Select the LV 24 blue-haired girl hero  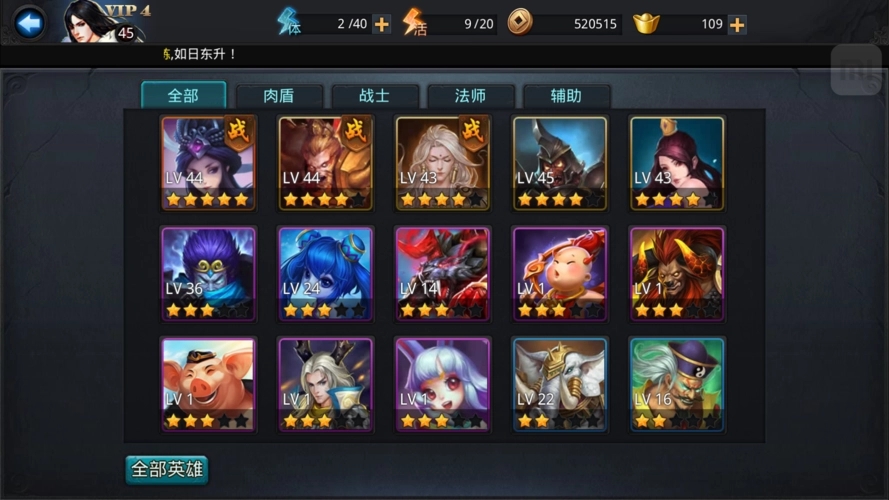coord(325,273)
